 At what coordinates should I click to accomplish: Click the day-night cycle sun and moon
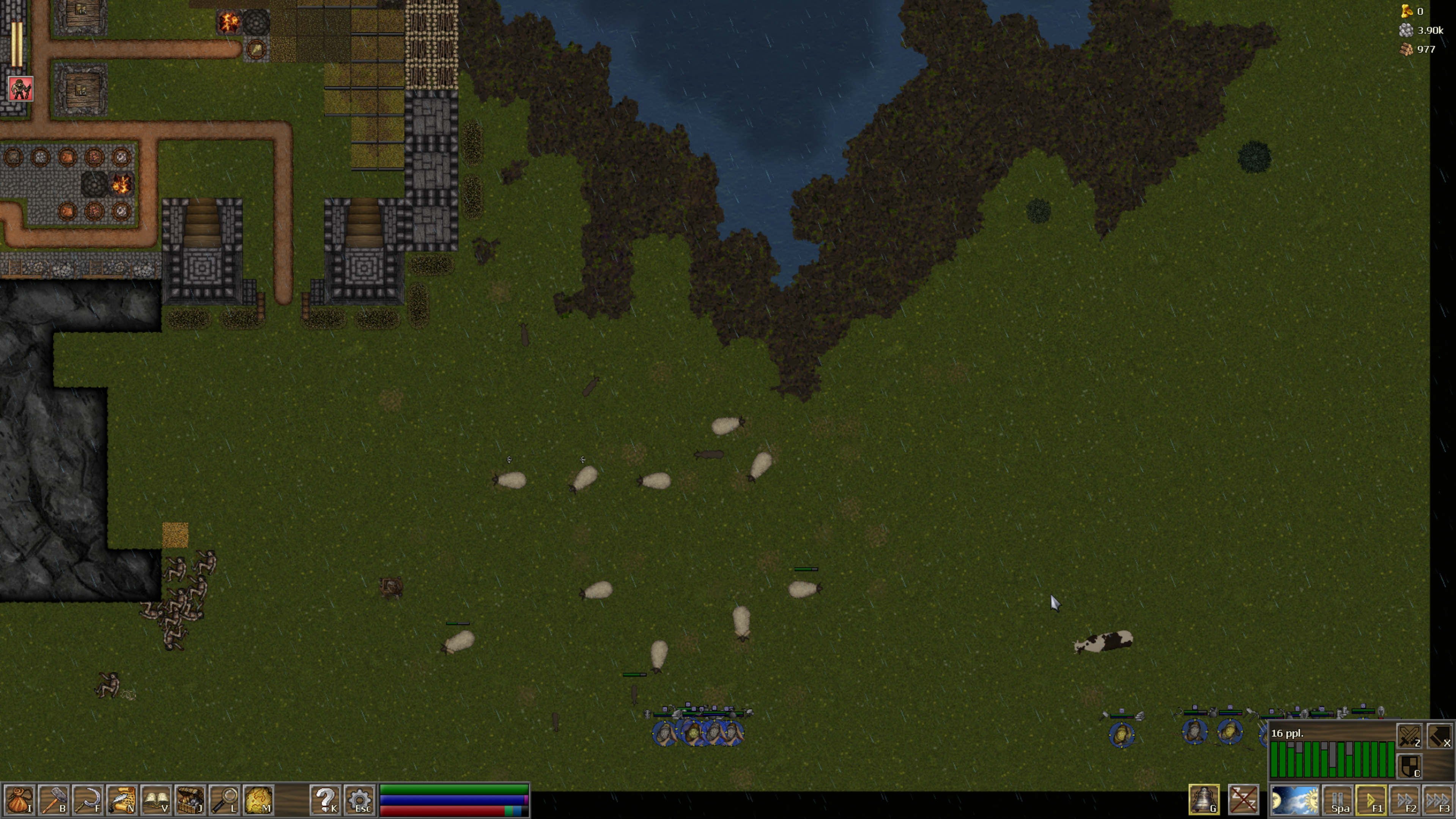point(1294,800)
